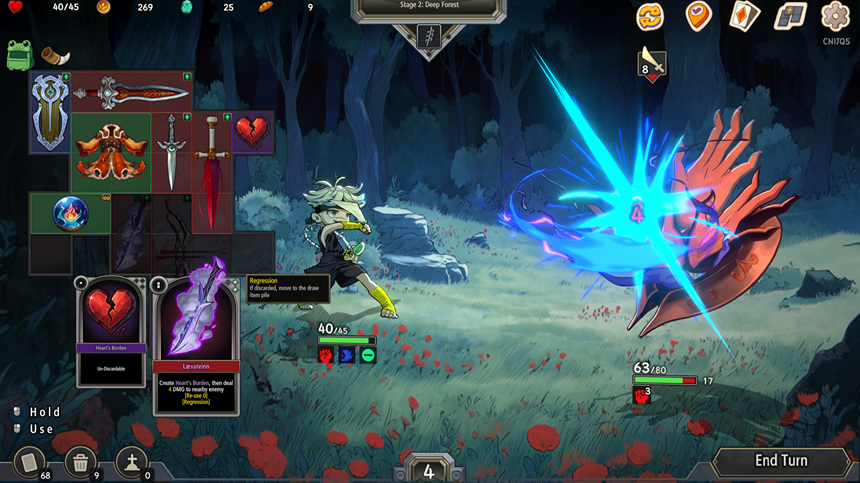Open the tombstone exhausted pile icon
The width and height of the screenshot is (860, 483).
(131, 462)
